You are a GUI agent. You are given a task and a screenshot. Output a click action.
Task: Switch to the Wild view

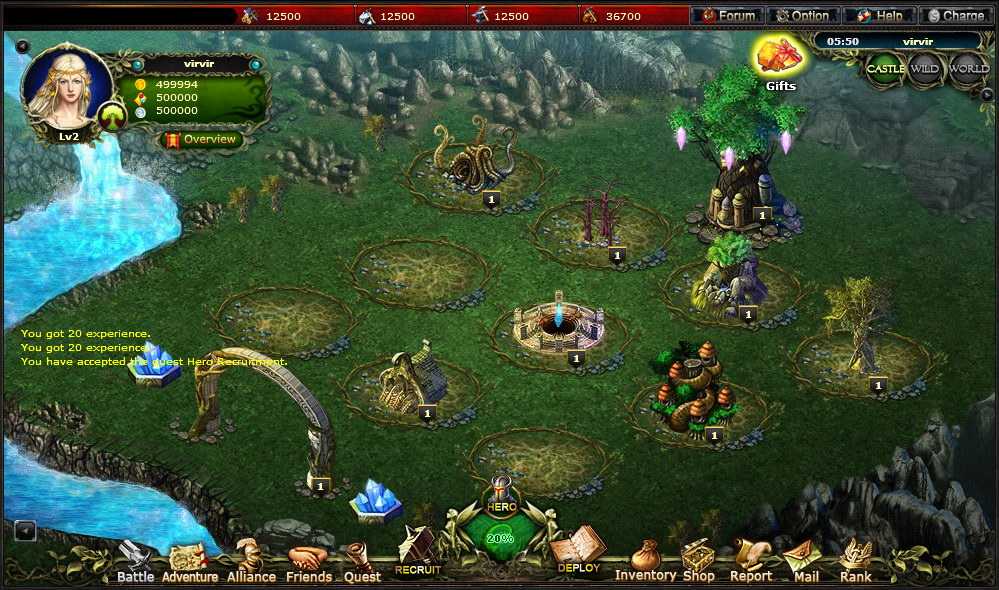[925, 69]
